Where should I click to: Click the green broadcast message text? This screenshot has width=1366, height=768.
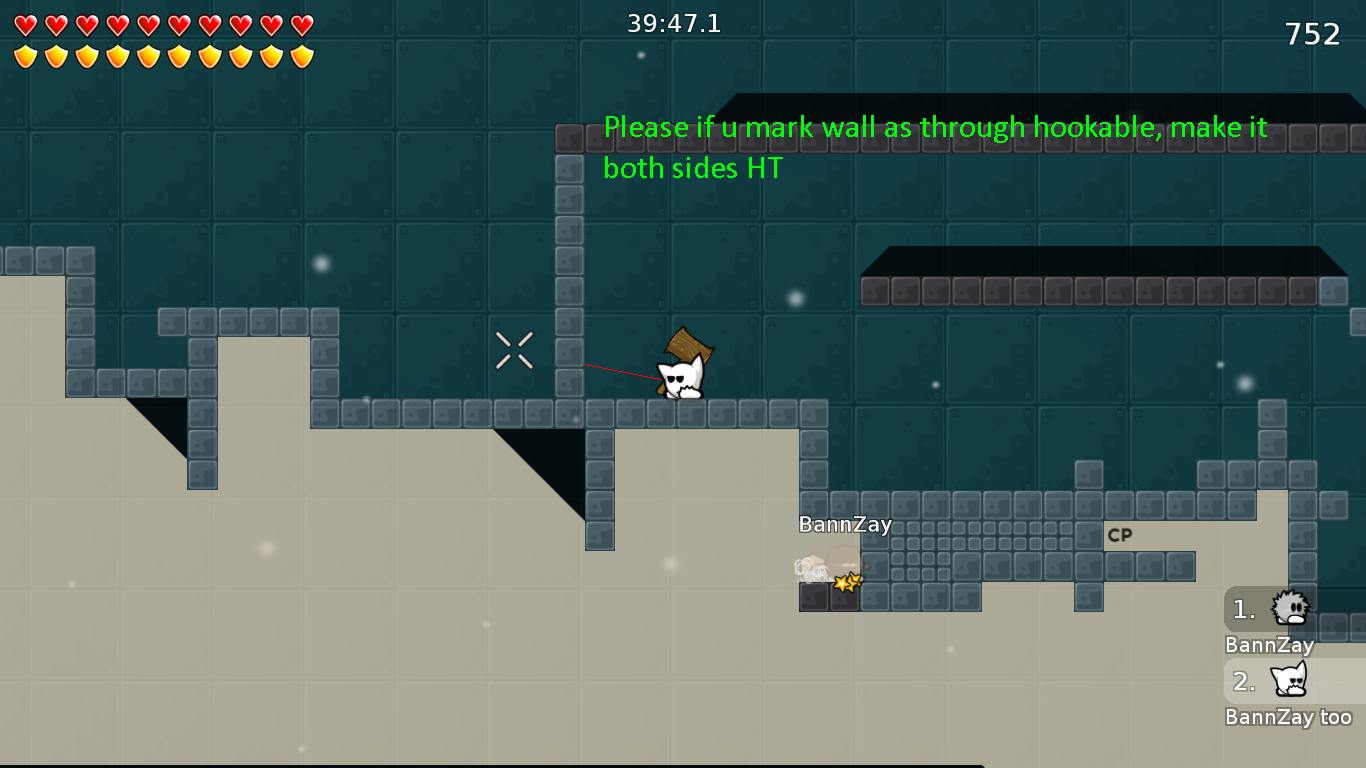point(933,147)
